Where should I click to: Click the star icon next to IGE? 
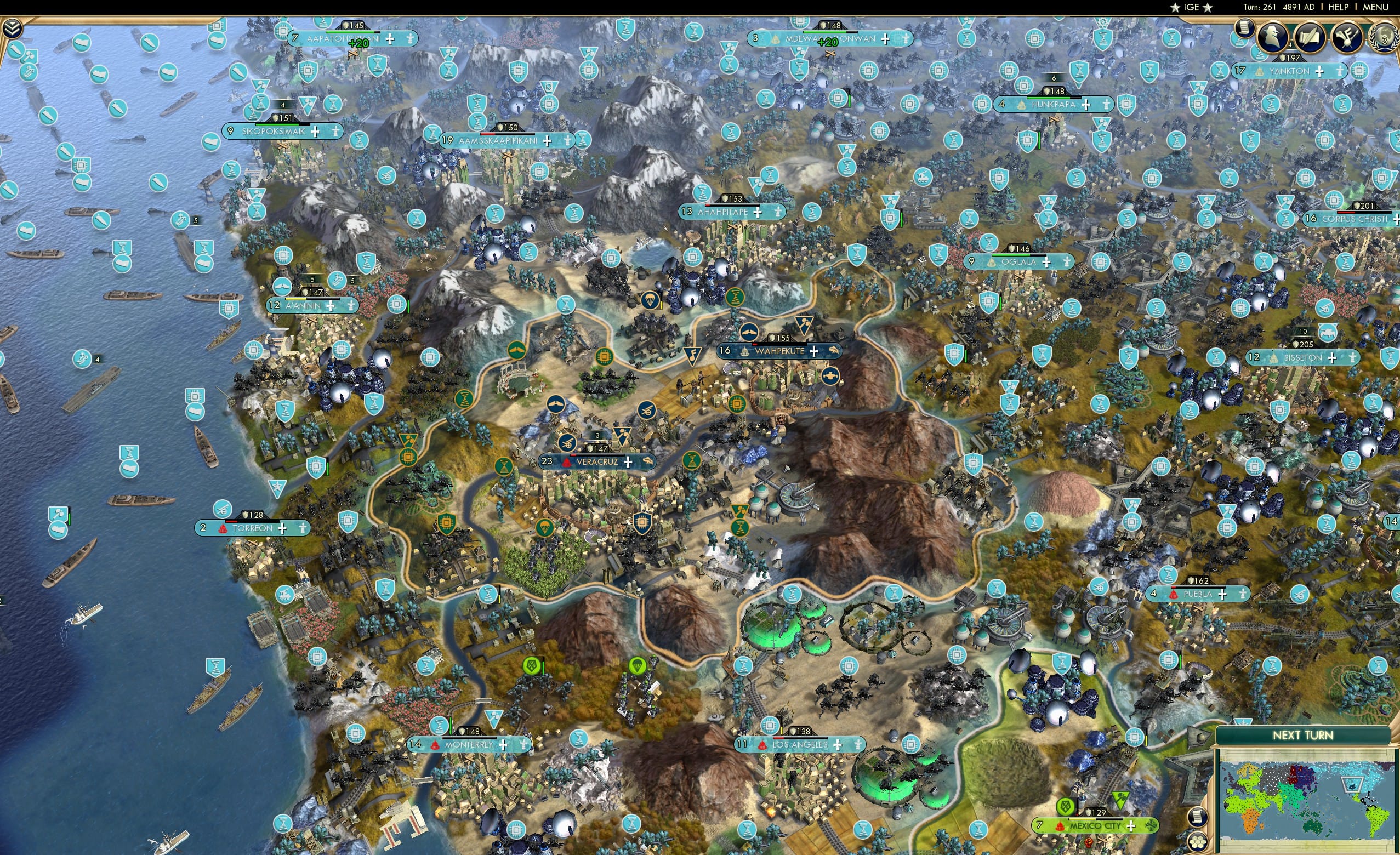1176,7
